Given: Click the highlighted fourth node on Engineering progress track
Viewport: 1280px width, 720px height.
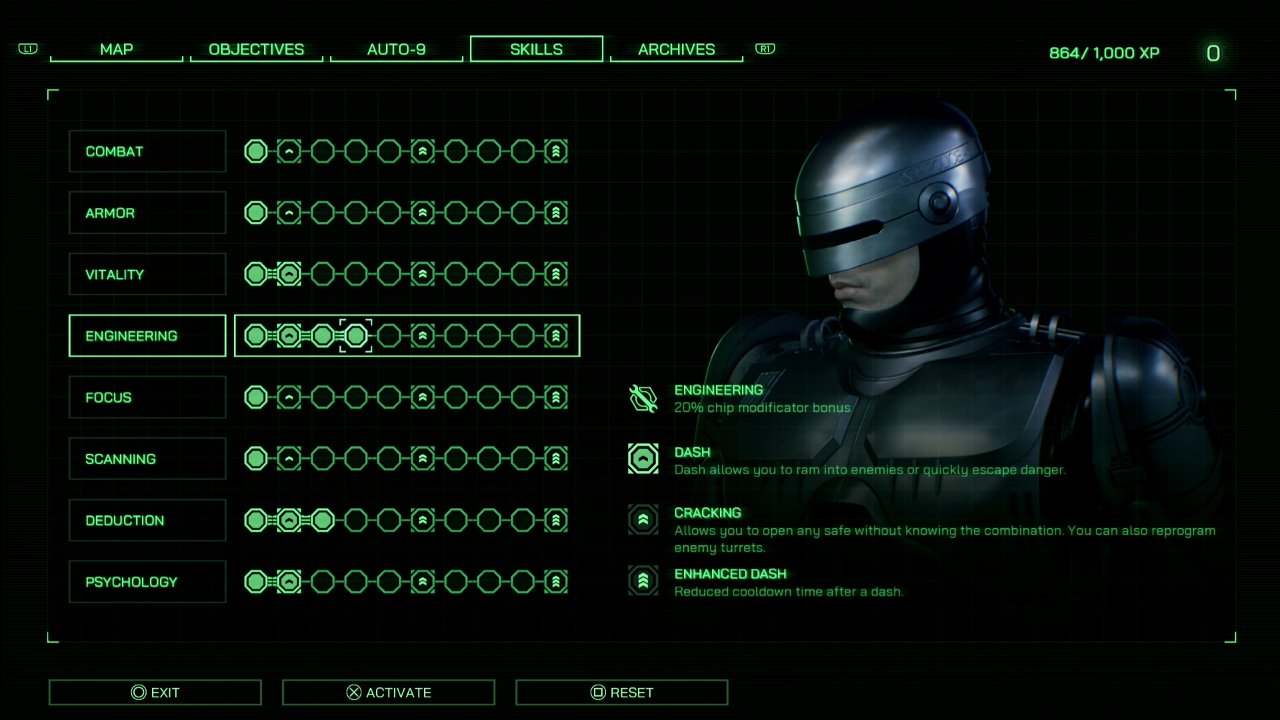Looking at the screenshot, I should click(x=355, y=335).
